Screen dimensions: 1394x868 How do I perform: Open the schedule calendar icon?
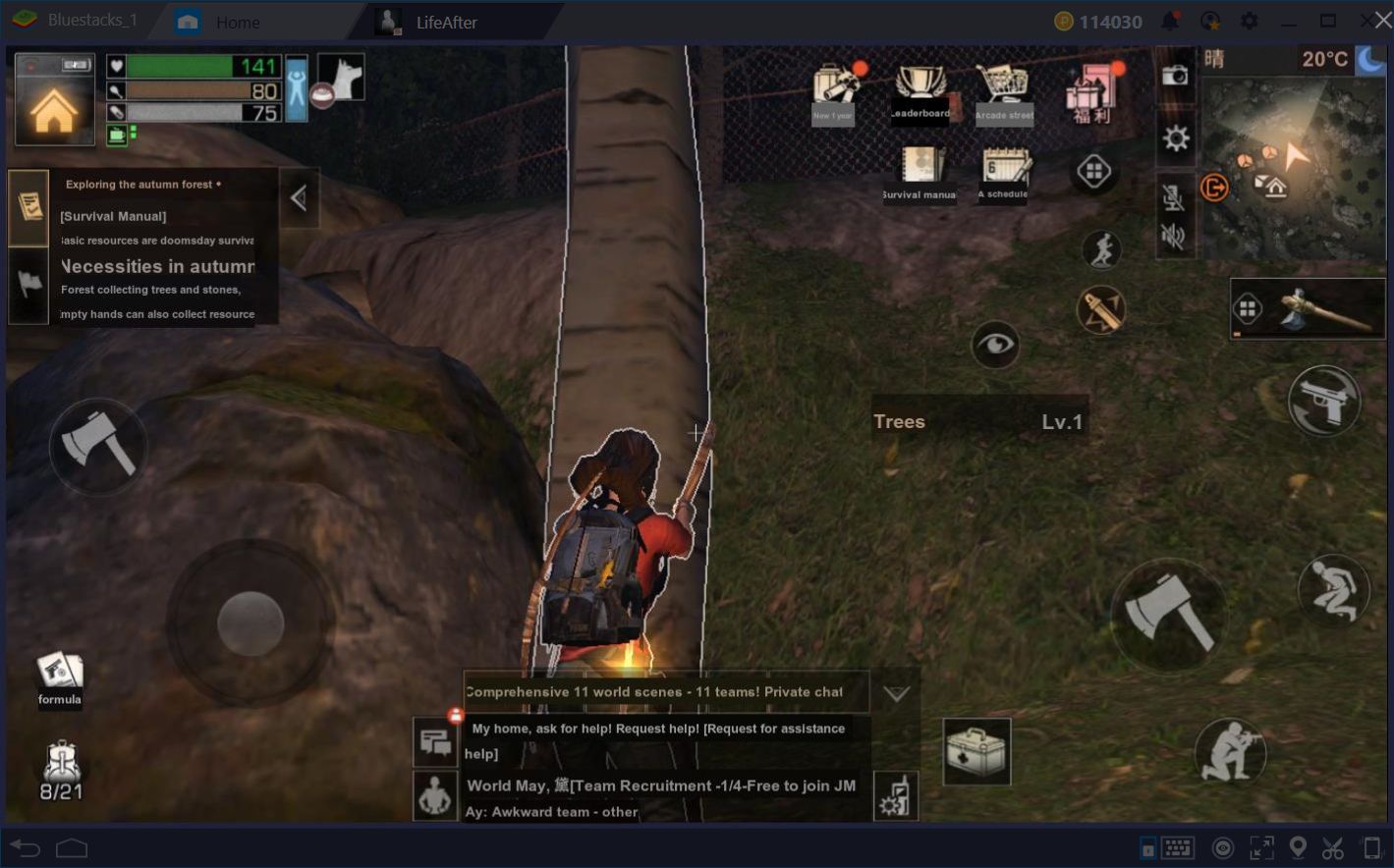1005,172
